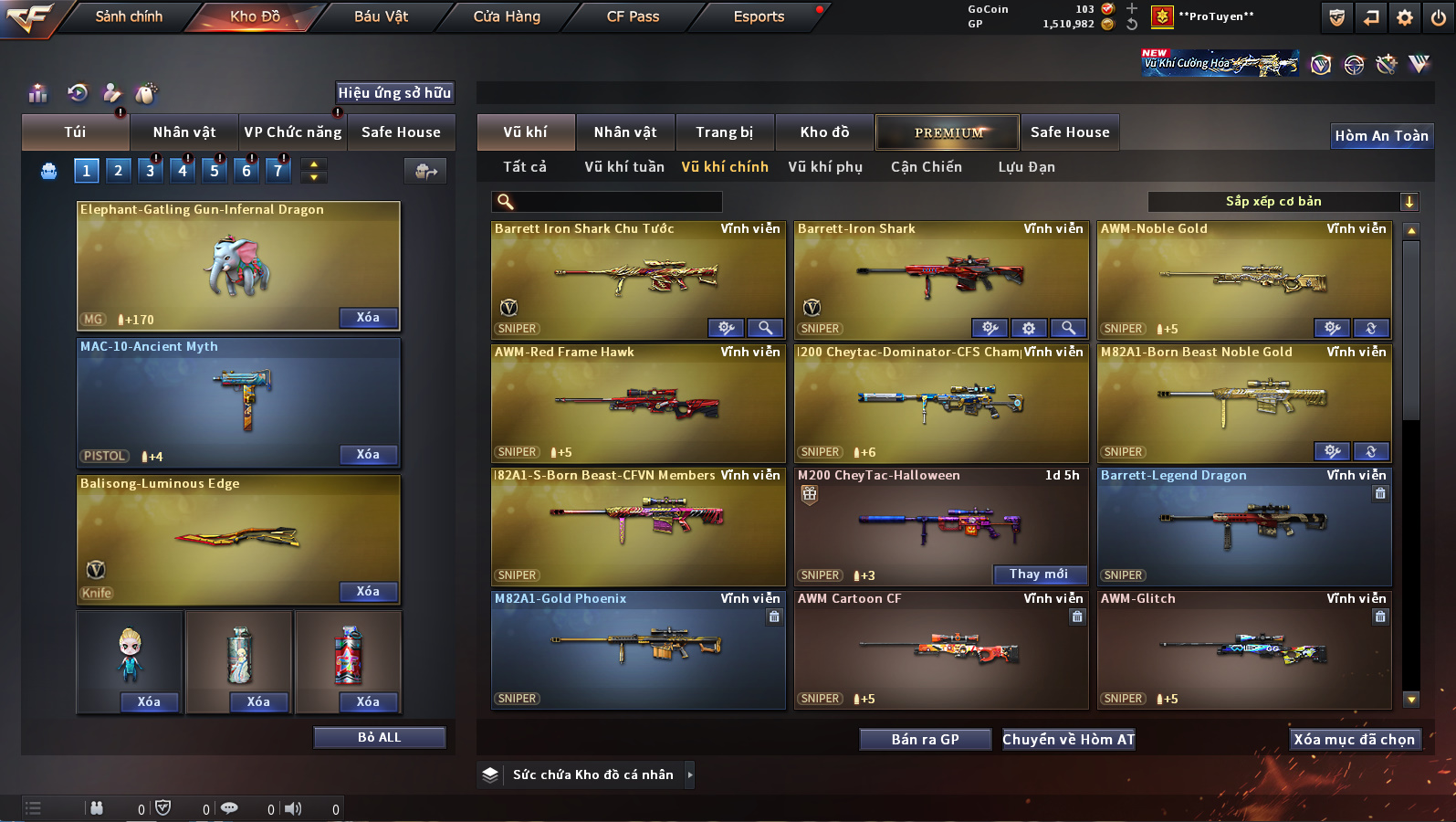Open the Hiệu ứng sở hữu panel
Screen dimensions: 1456x822
(x=394, y=93)
